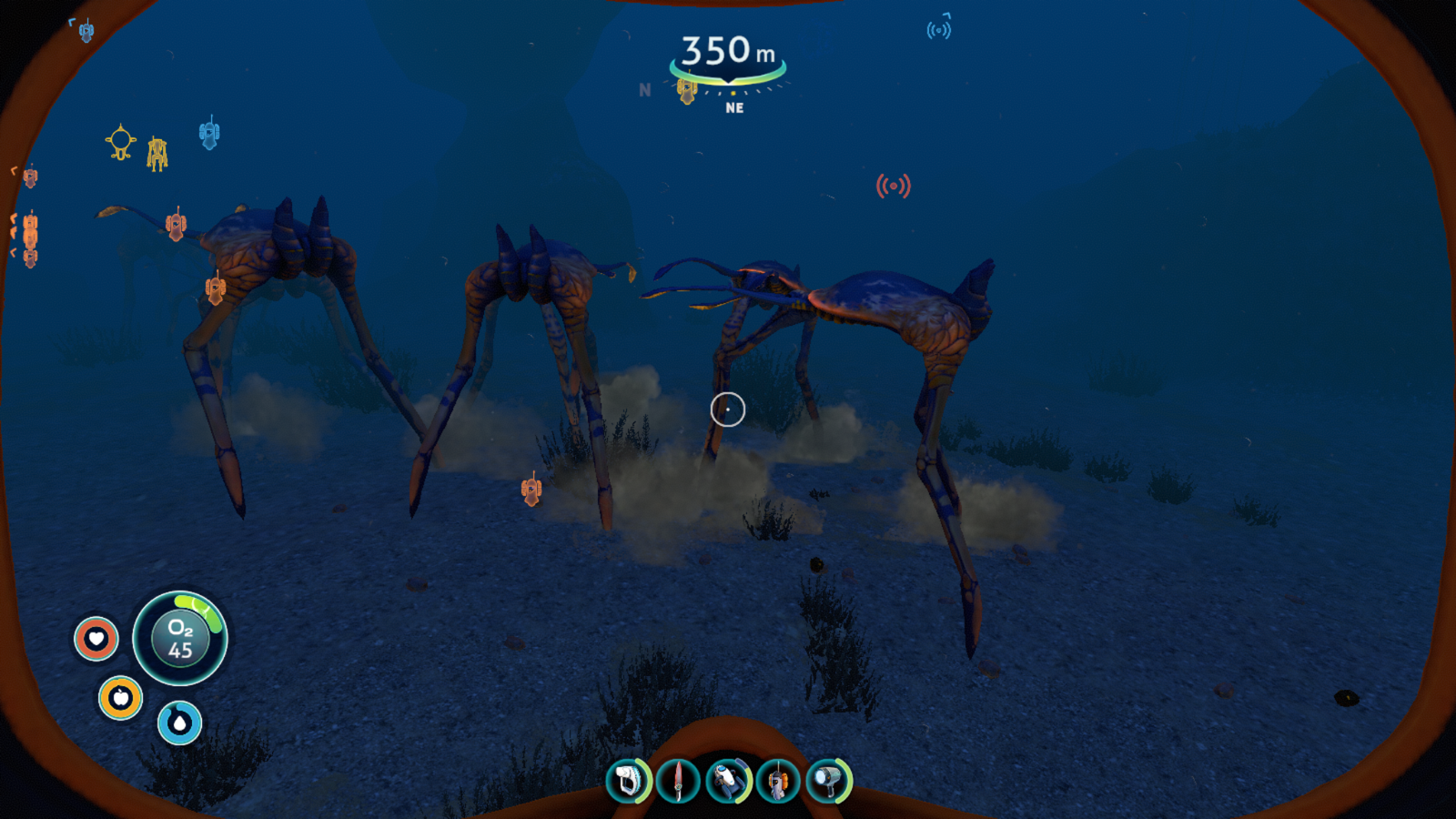The width and height of the screenshot is (1456, 819).
Task: Select the beacon item in the hotbar
Action: click(x=778, y=781)
